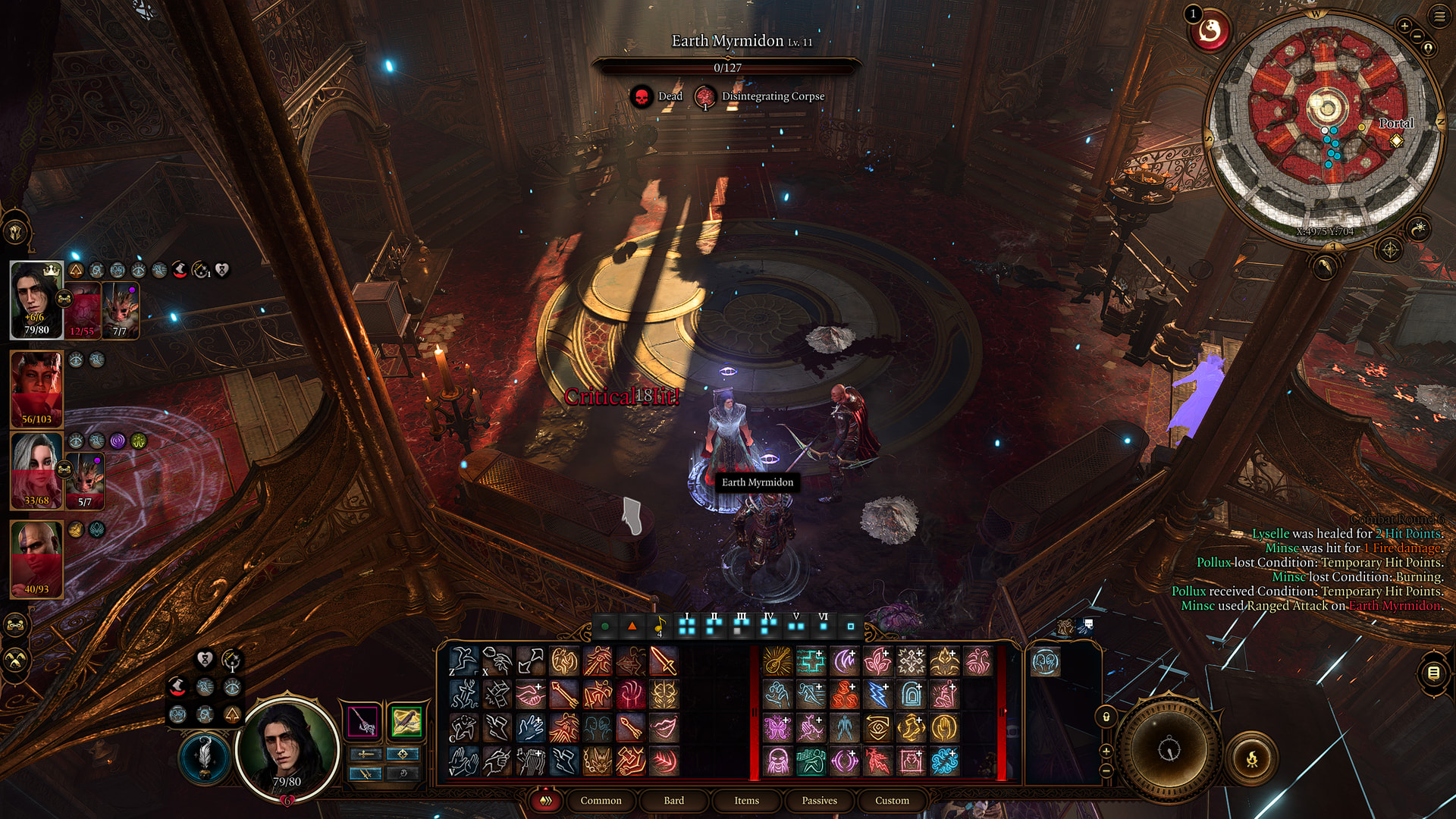1456x819 pixels.
Task: Switch to the Custom hotbar tab
Action: coord(892,801)
